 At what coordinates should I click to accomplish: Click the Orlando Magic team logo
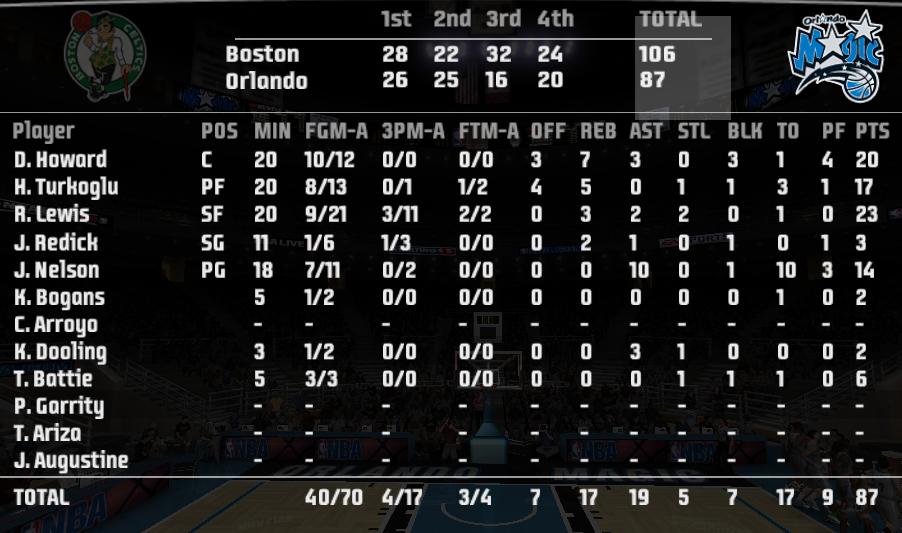tap(836, 56)
